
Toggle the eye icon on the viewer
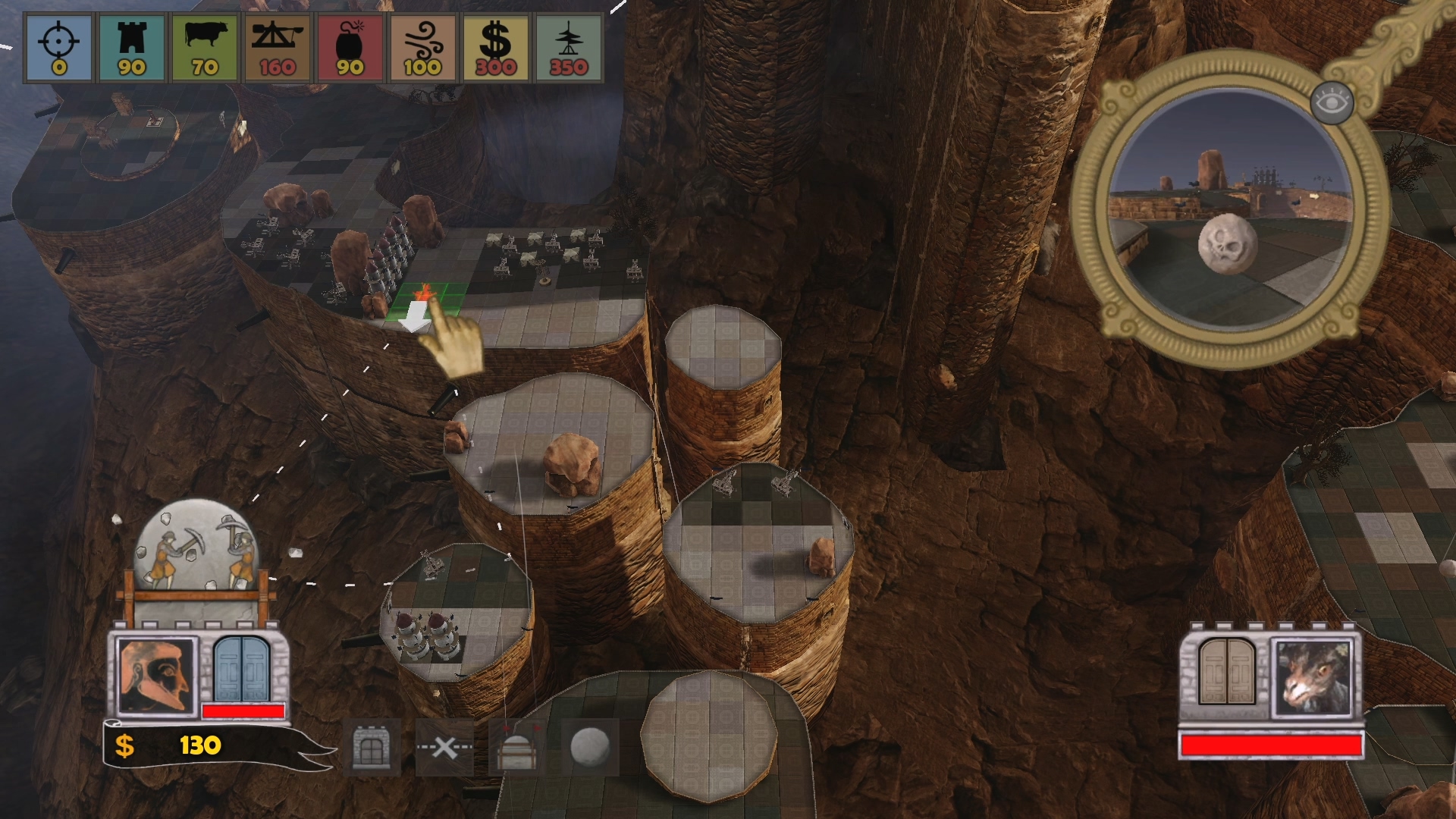(1332, 102)
